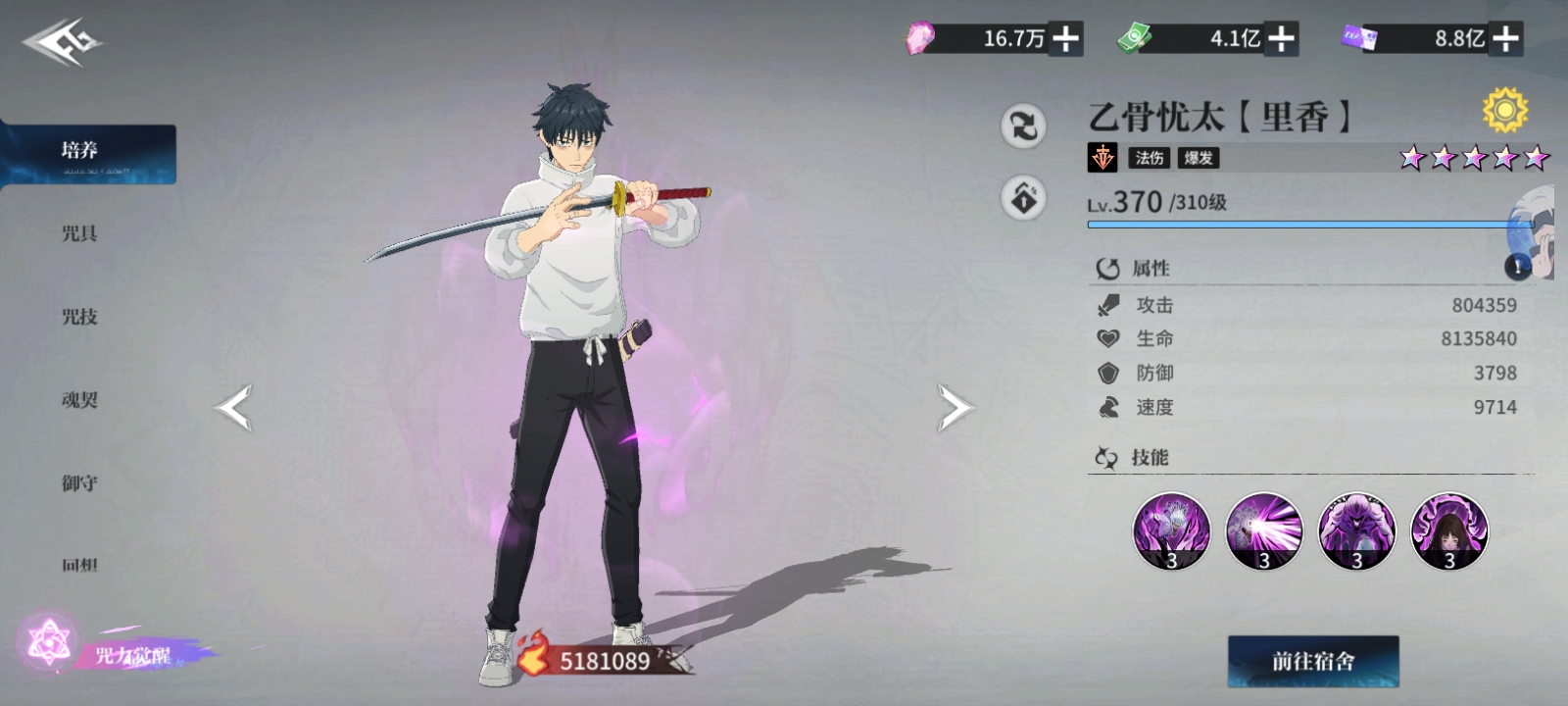Click the diamond icon below the swap button
Image resolution: width=1568 pixels, height=706 pixels.
click(1023, 198)
